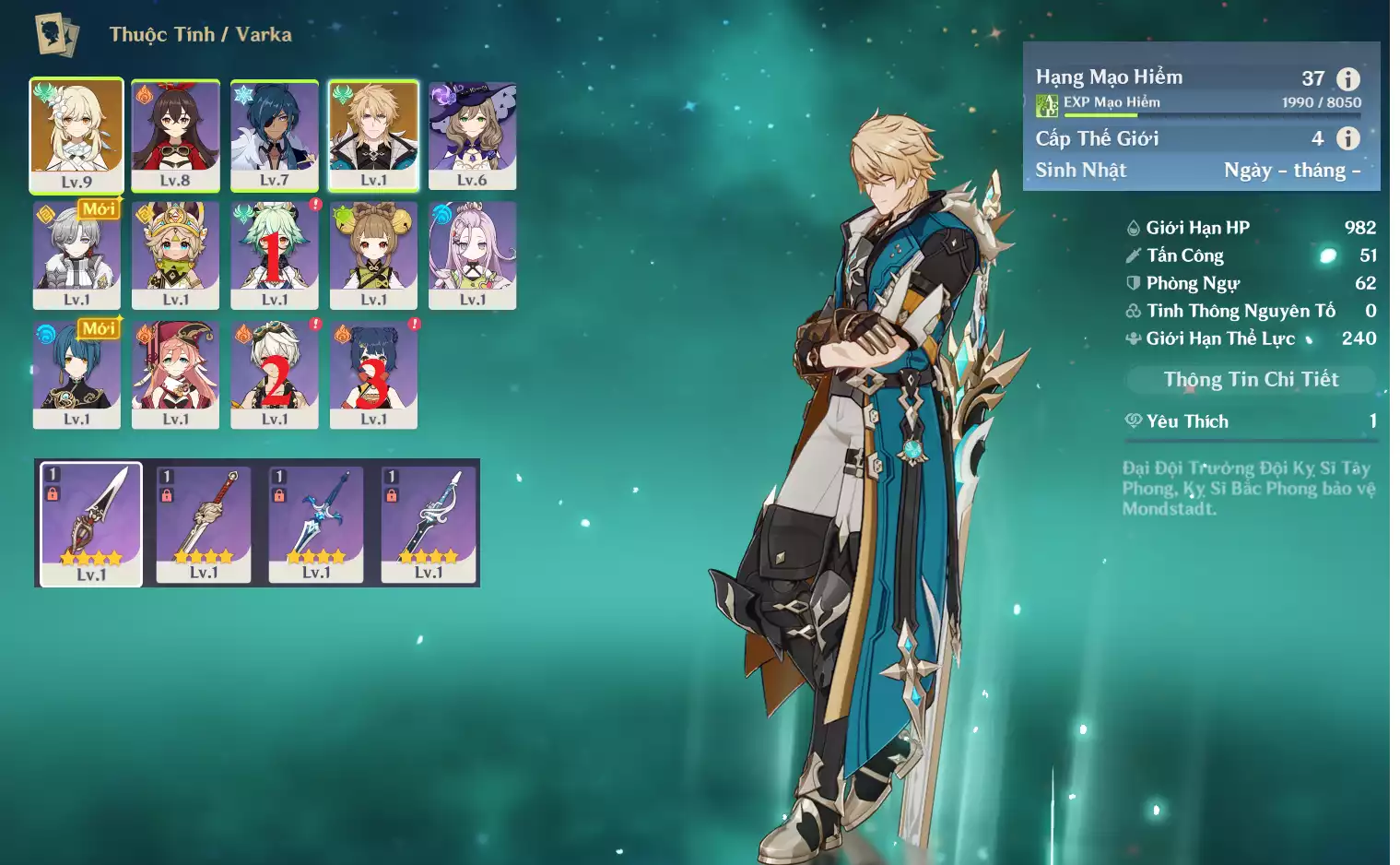Select the pink-haired Hydro character
This screenshot has width=1400, height=865.
coord(472,255)
